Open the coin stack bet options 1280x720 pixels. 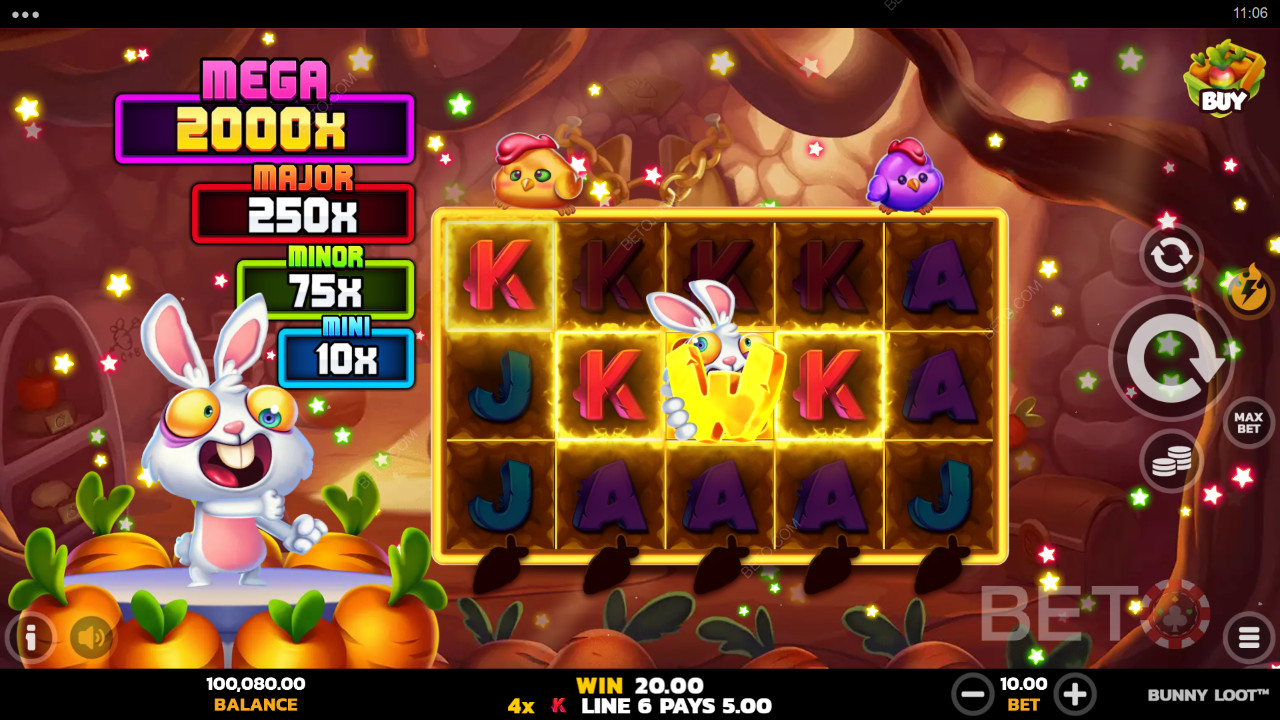pos(1171,461)
